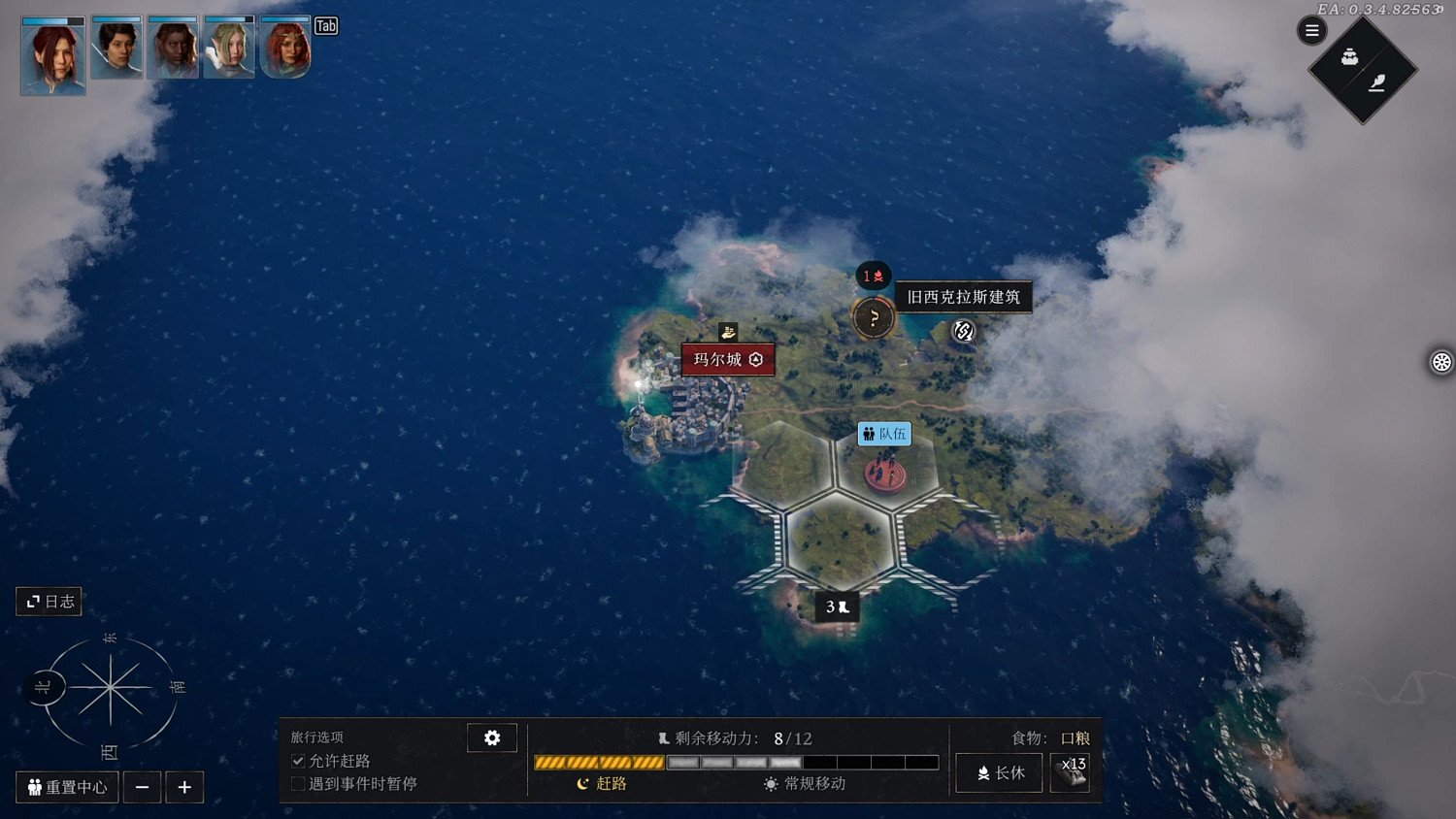Select the first party member portrait
1456x819 pixels.
52,55
